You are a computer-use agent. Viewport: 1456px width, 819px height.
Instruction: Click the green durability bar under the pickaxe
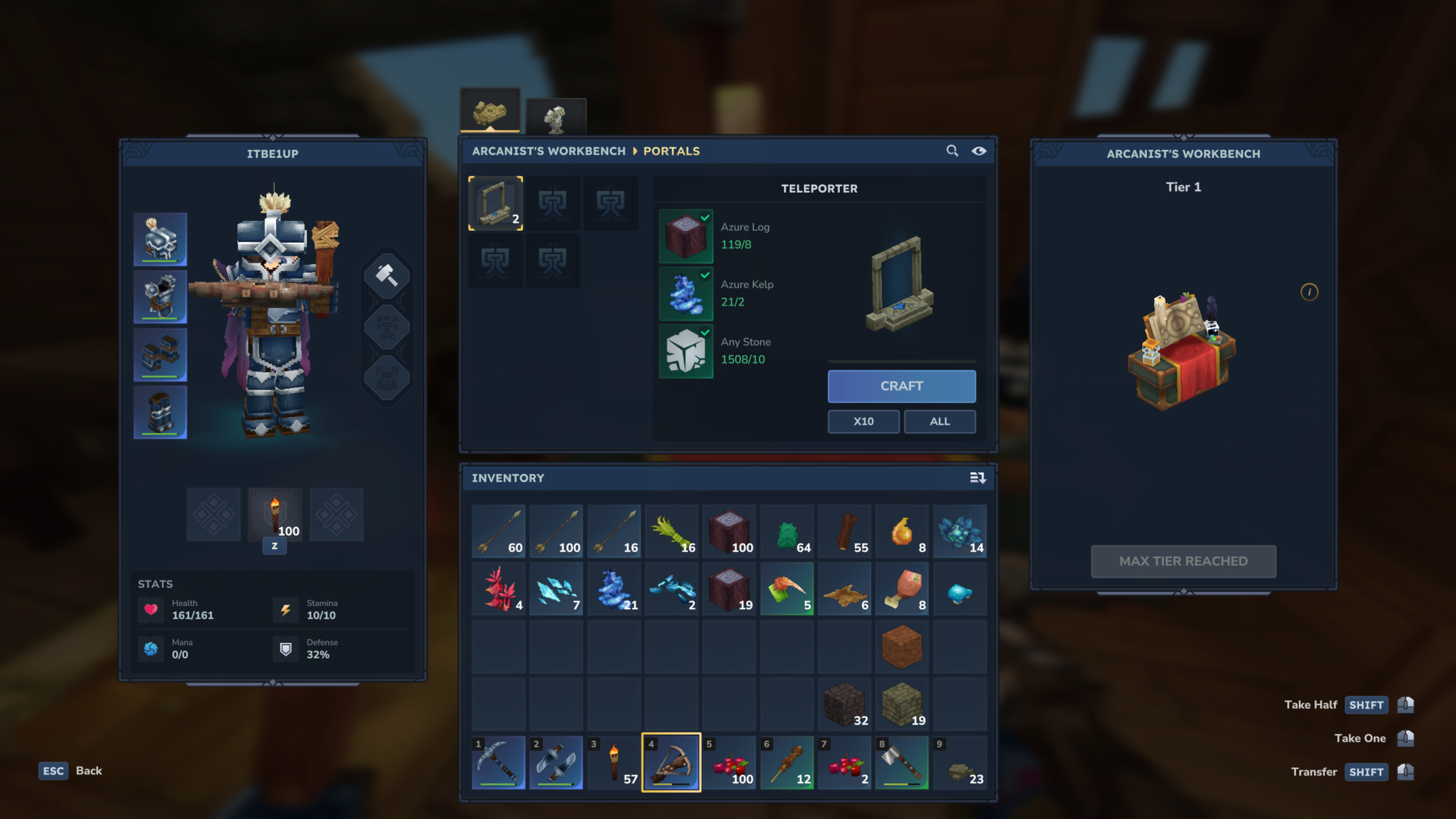click(499, 784)
